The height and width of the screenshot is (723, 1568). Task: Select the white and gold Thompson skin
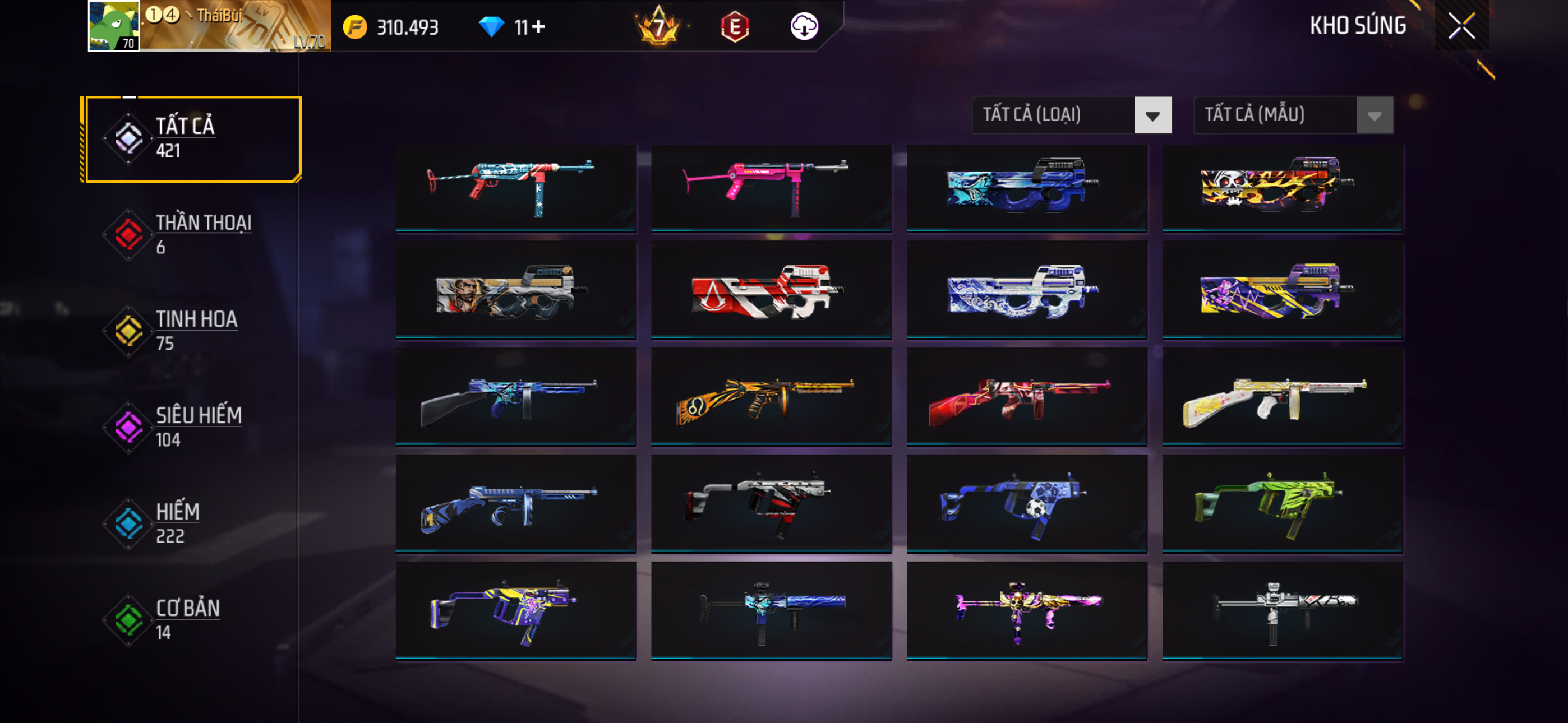point(1282,397)
